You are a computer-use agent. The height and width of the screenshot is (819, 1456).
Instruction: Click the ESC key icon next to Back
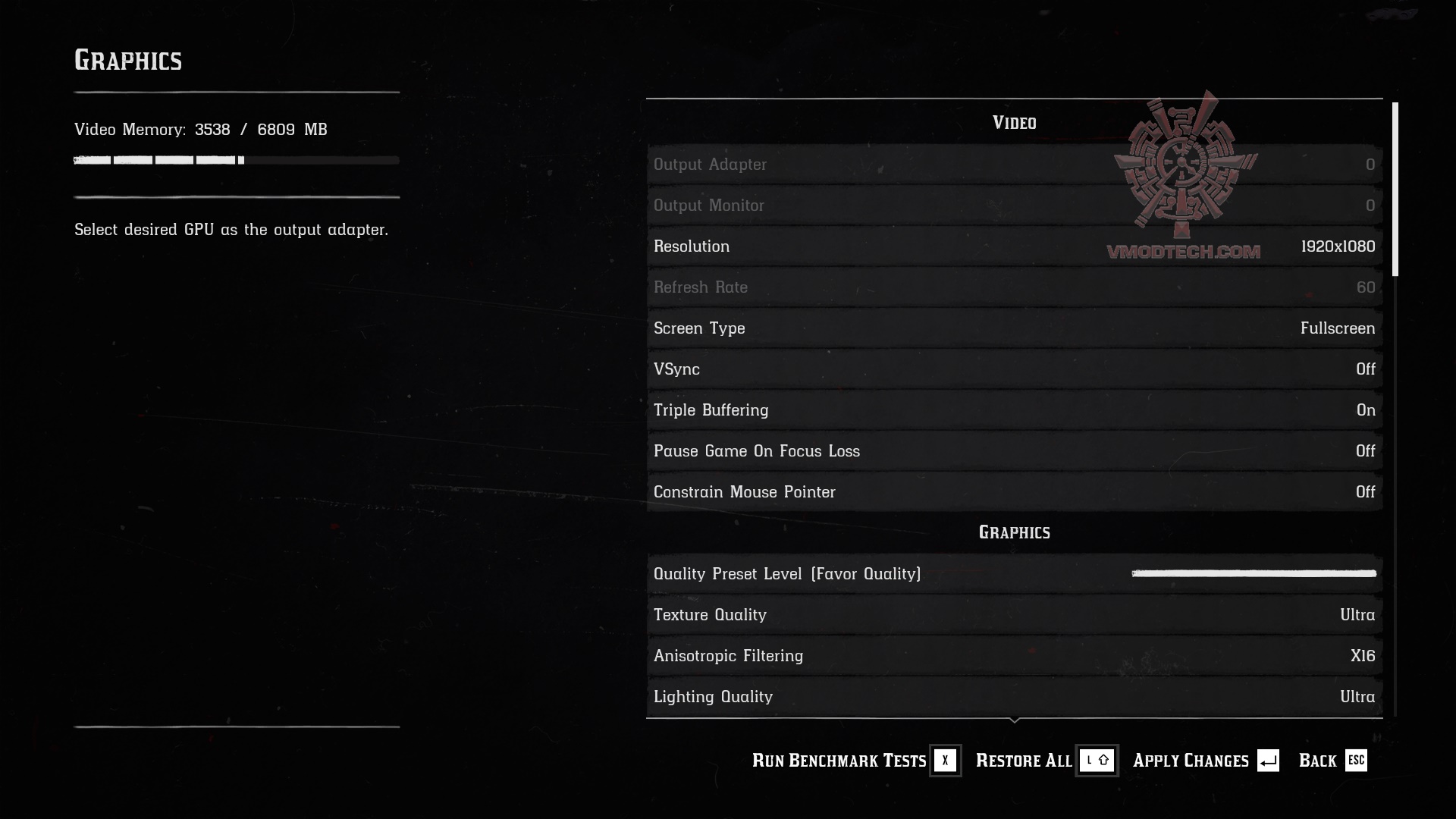pos(1357,761)
